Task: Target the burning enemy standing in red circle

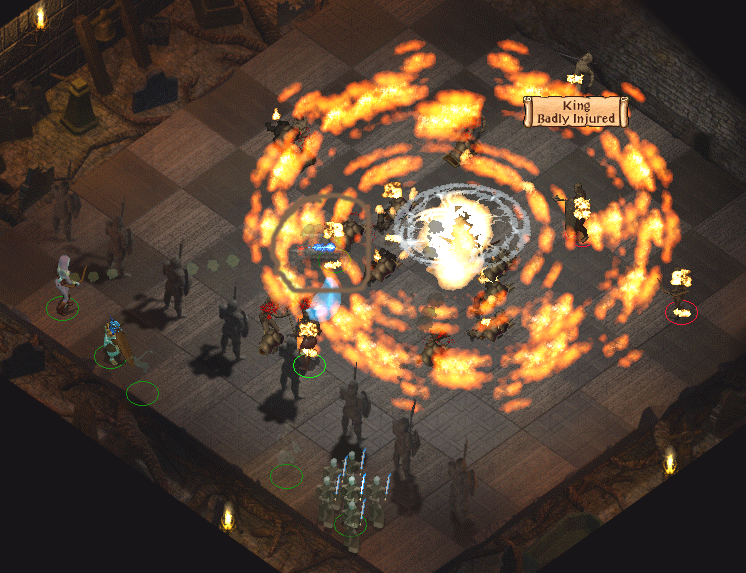Action: pyautogui.click(x=682, y=294)
